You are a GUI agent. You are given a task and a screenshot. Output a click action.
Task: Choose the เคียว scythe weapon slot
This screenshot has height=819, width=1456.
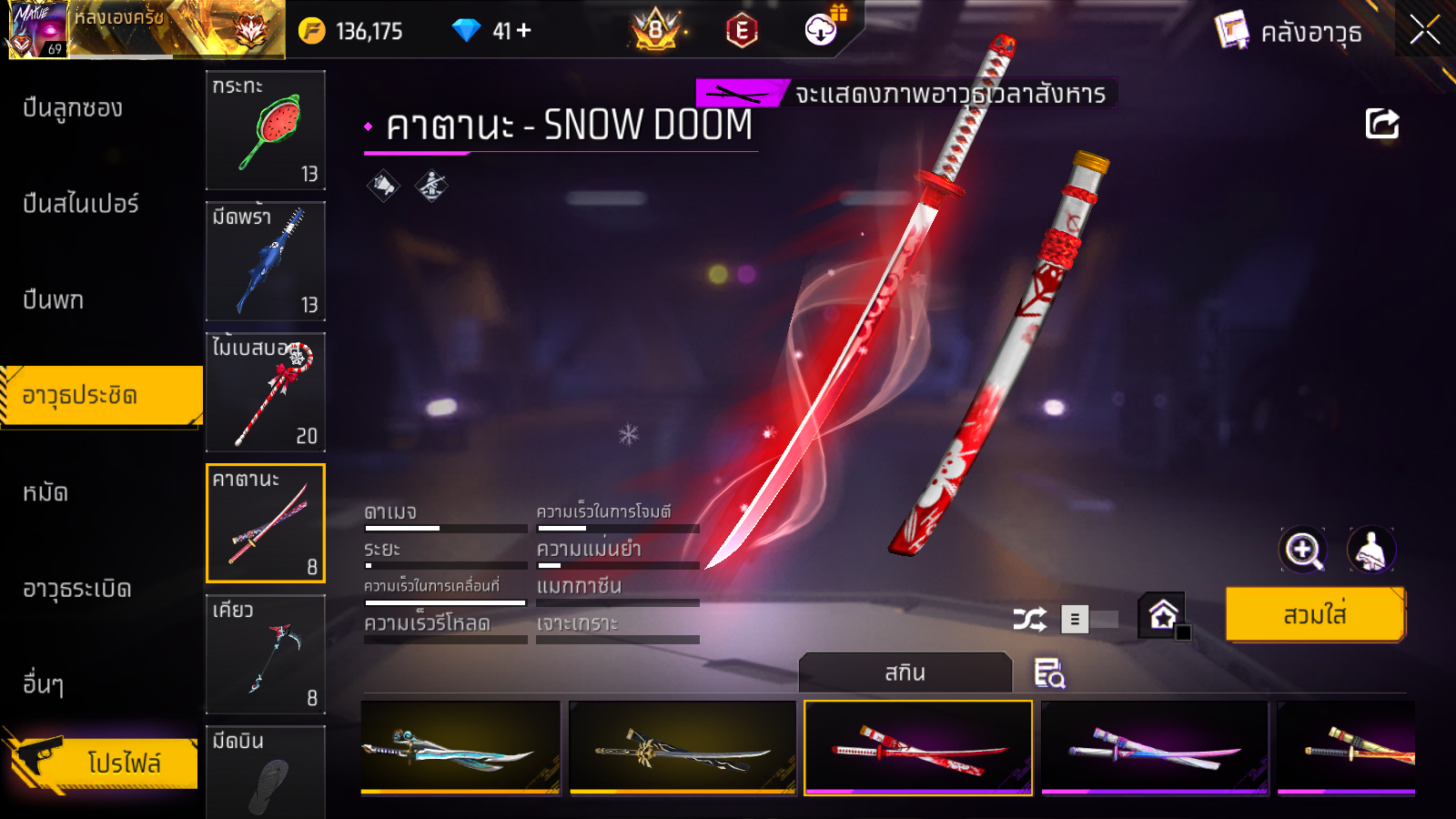point(266,654)
